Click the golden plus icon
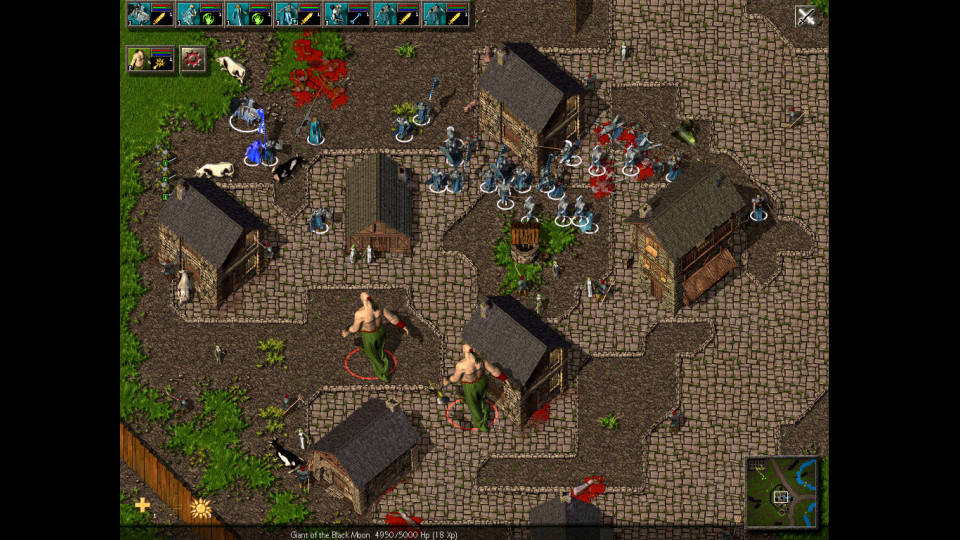The height and width of the screenshot is (540, 960). [142, 505]
